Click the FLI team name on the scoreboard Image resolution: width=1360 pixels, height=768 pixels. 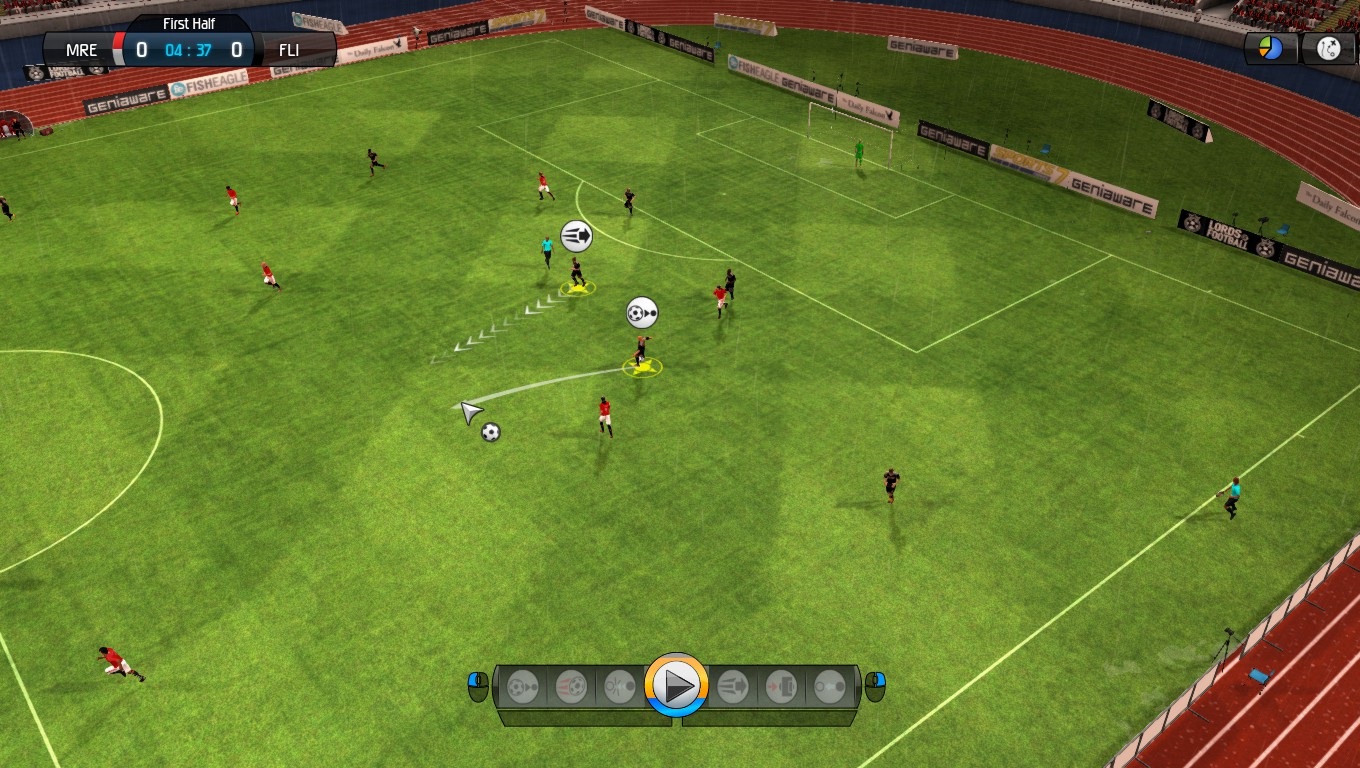click(x=290, y=49)
